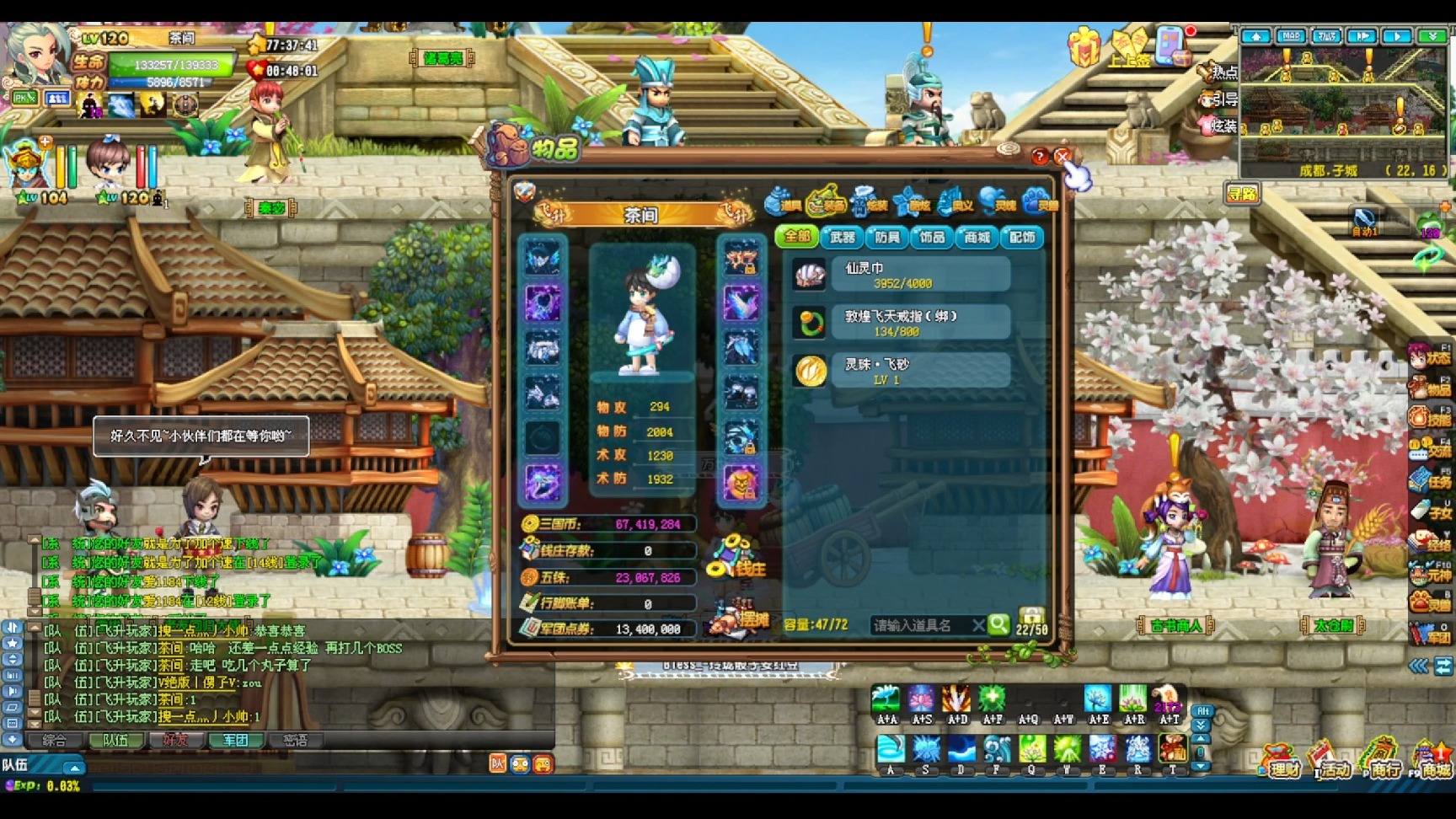Click the 寻路 pathfinding button
Viewport: 1456px width, 819px height.
[x=1241, y=195]
